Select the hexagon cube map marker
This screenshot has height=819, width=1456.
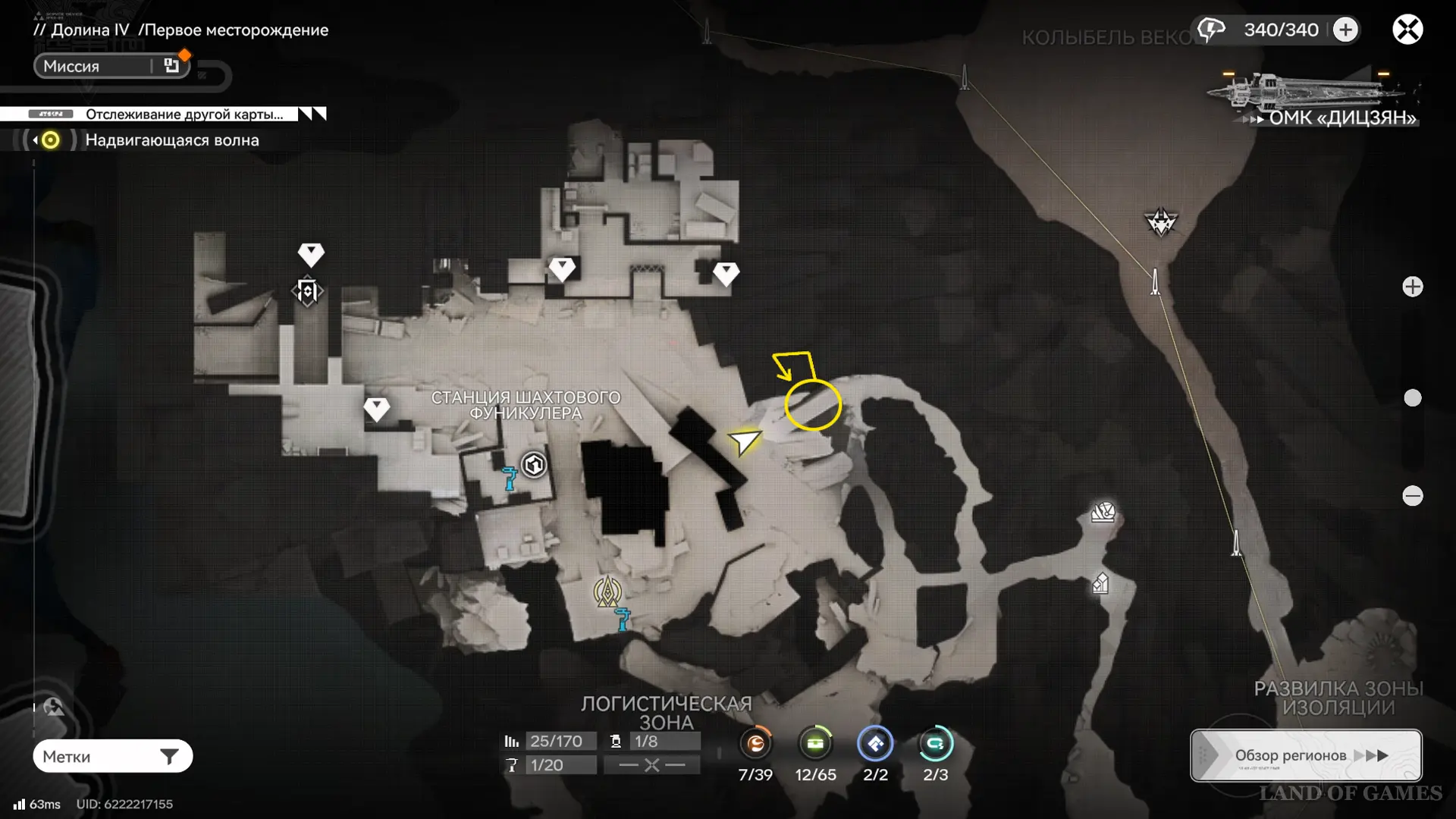tap(534, 464)
